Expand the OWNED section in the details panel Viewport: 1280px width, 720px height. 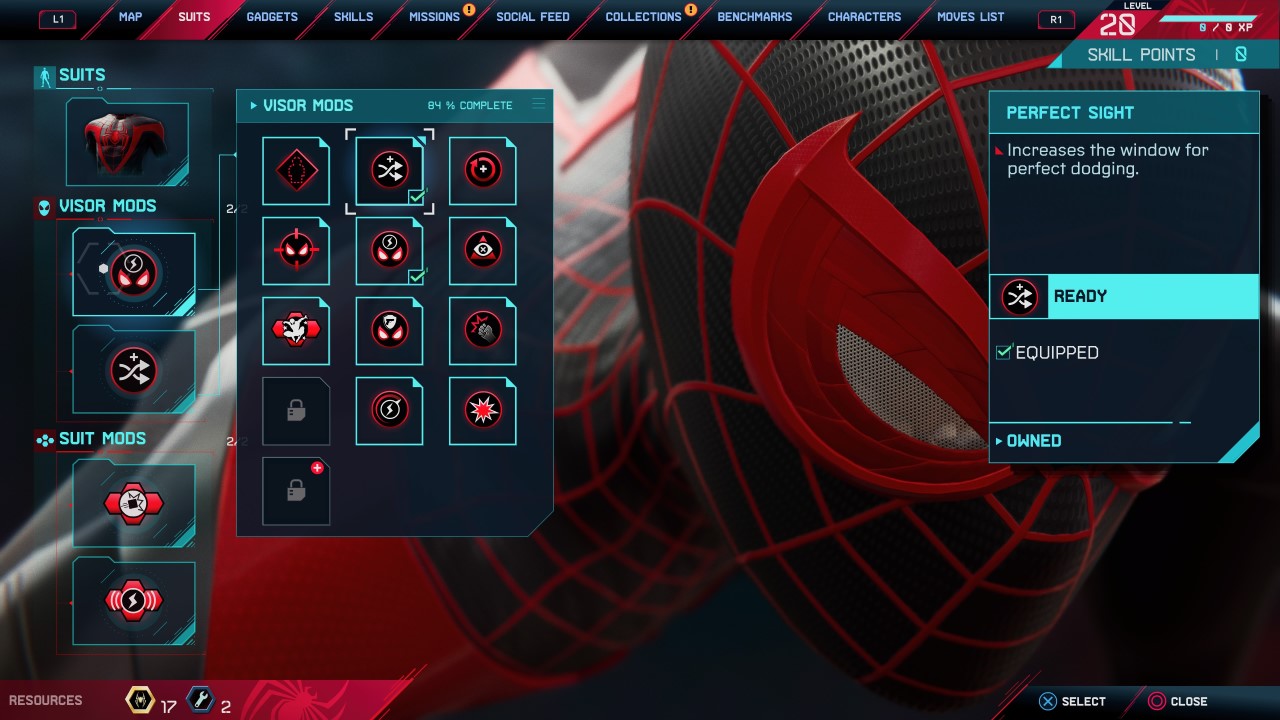click(x=1034, y=440)
